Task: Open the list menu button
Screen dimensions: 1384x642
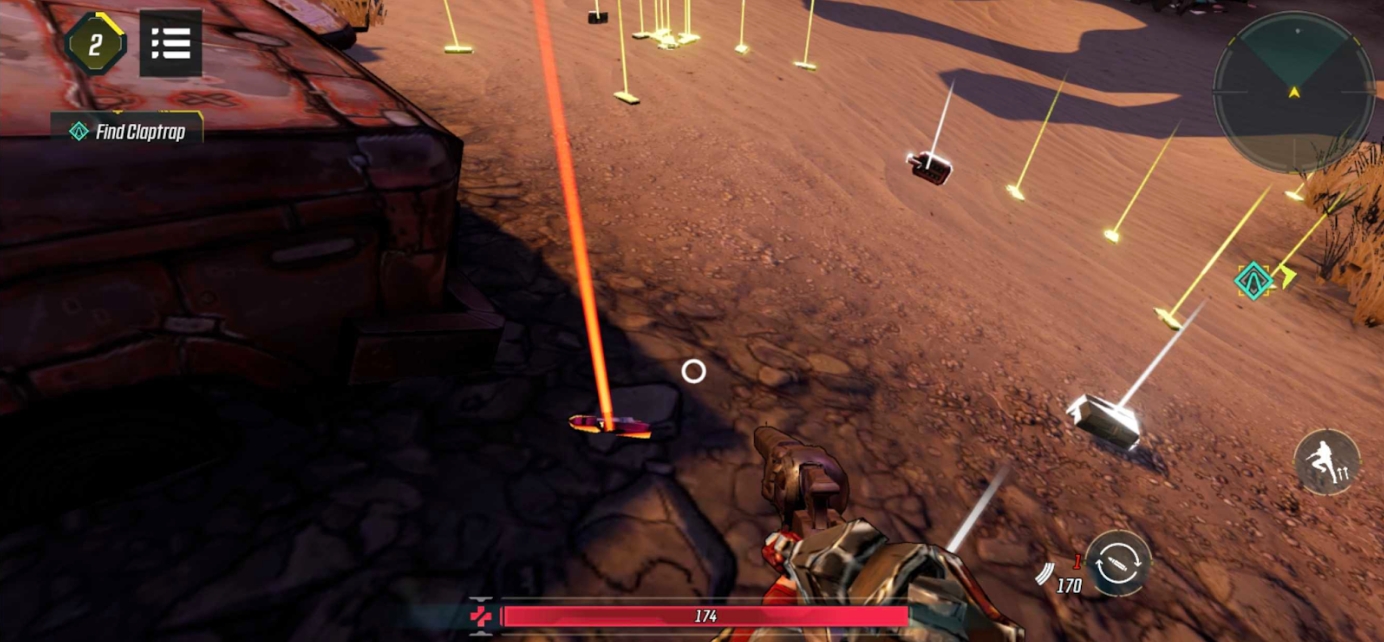Action: point(171,43)
